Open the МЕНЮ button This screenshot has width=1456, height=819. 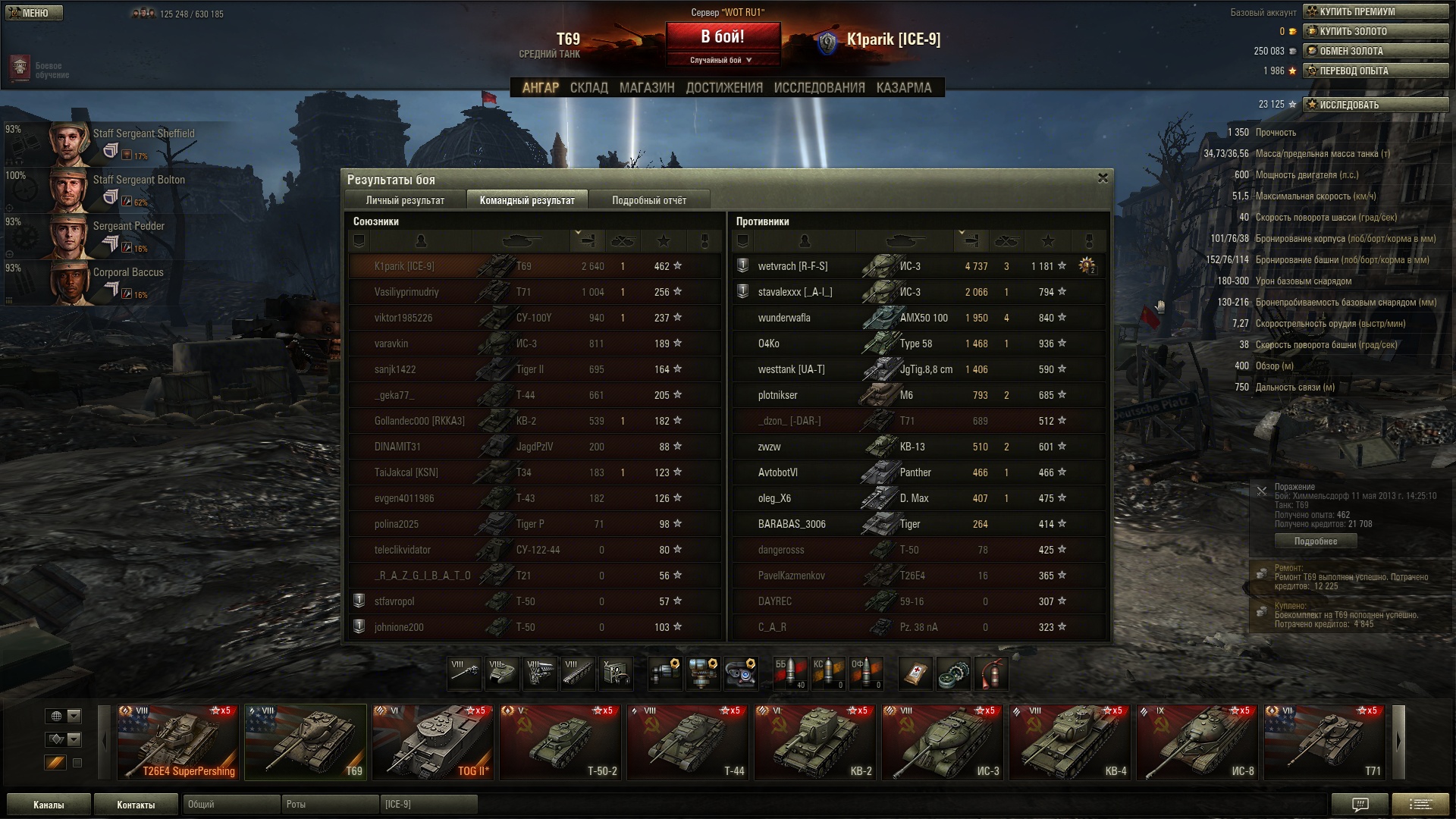[33, 13]
